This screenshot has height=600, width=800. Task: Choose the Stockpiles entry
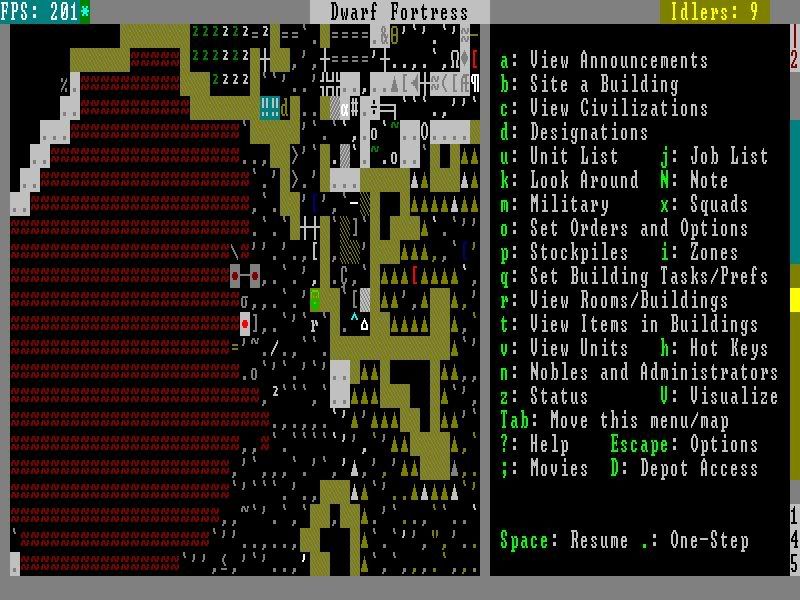(579, 253)
